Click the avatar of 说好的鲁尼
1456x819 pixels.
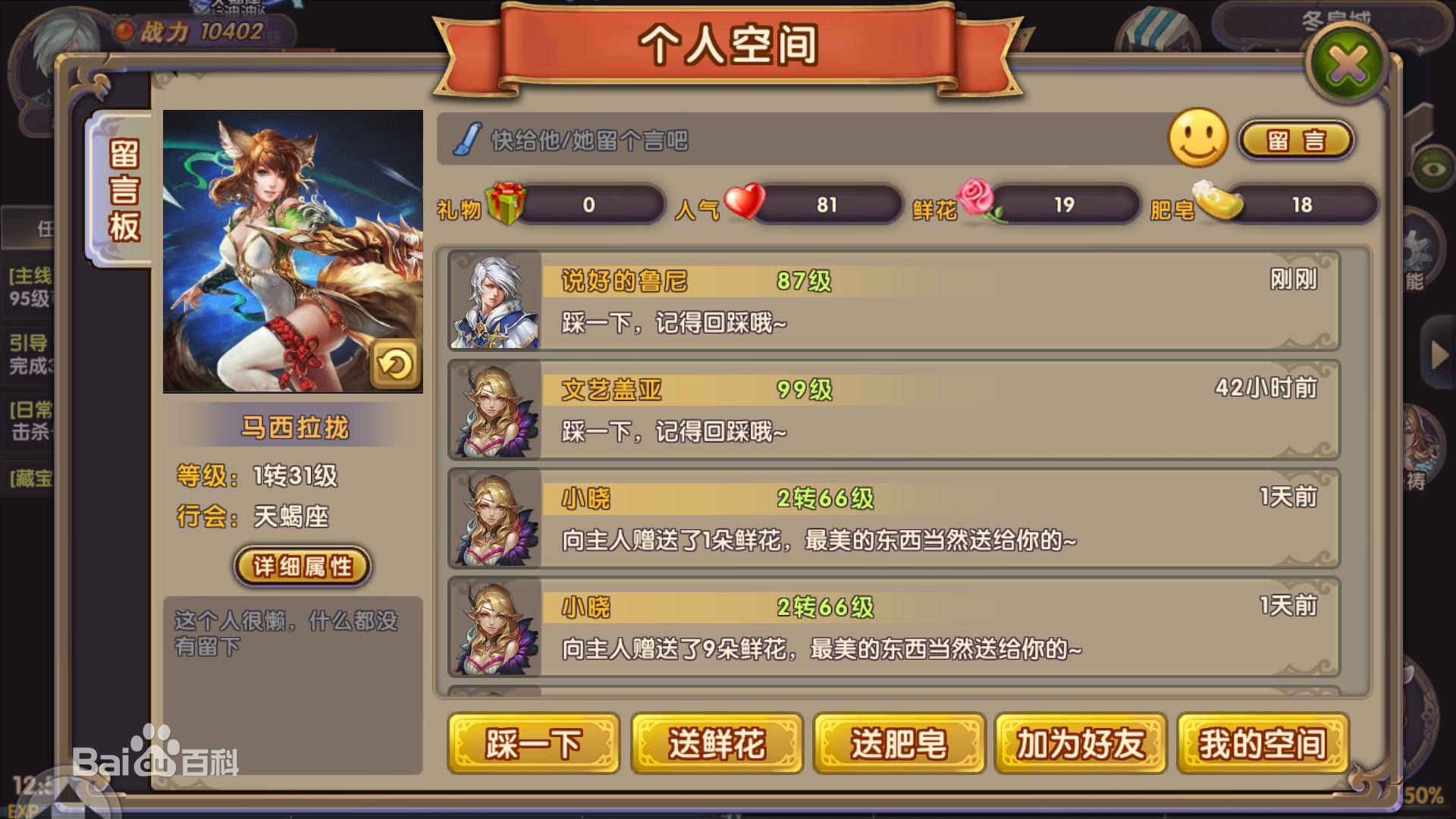tap(494, 302)
